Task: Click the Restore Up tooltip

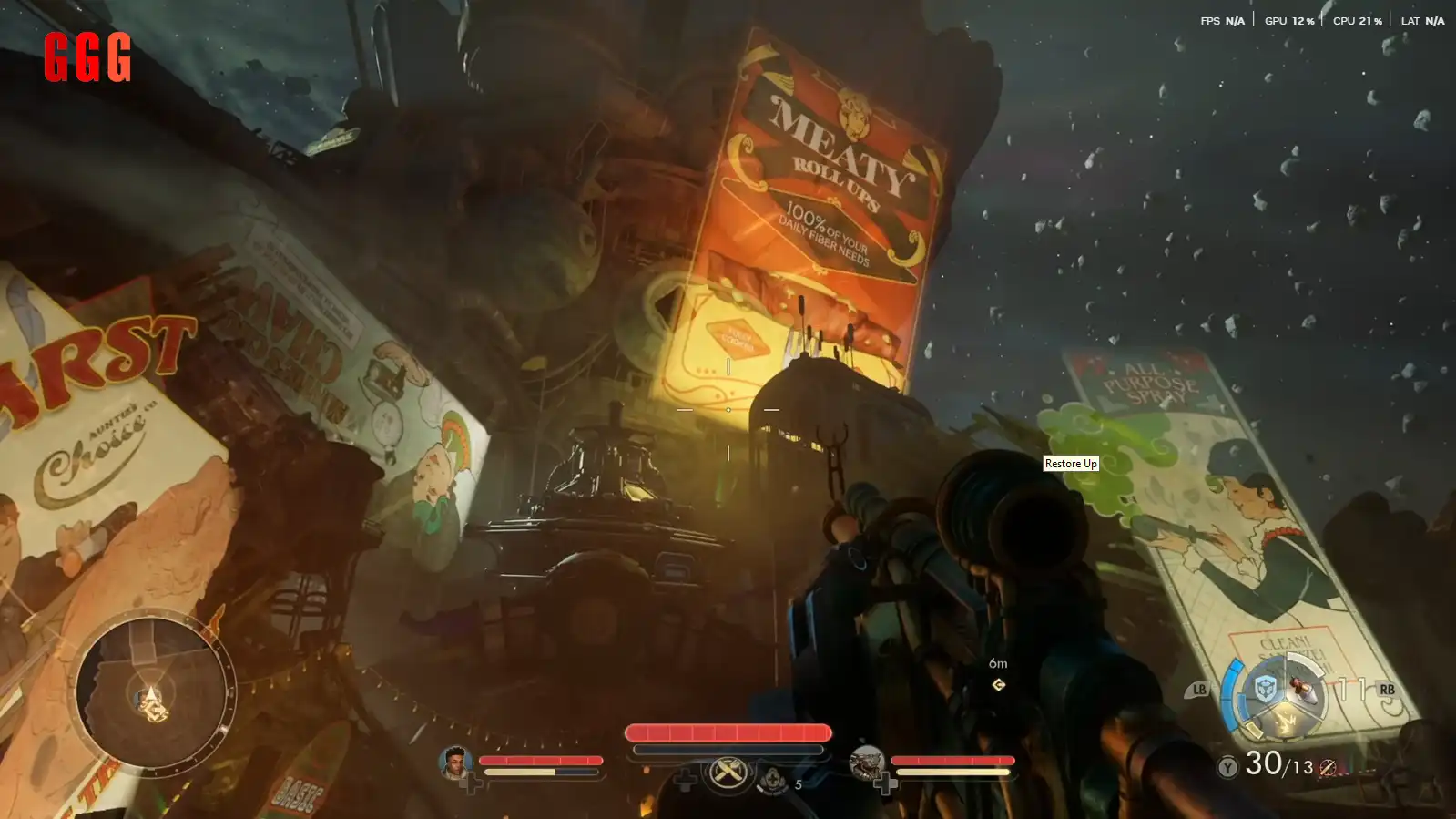Action: [1070, 464]
